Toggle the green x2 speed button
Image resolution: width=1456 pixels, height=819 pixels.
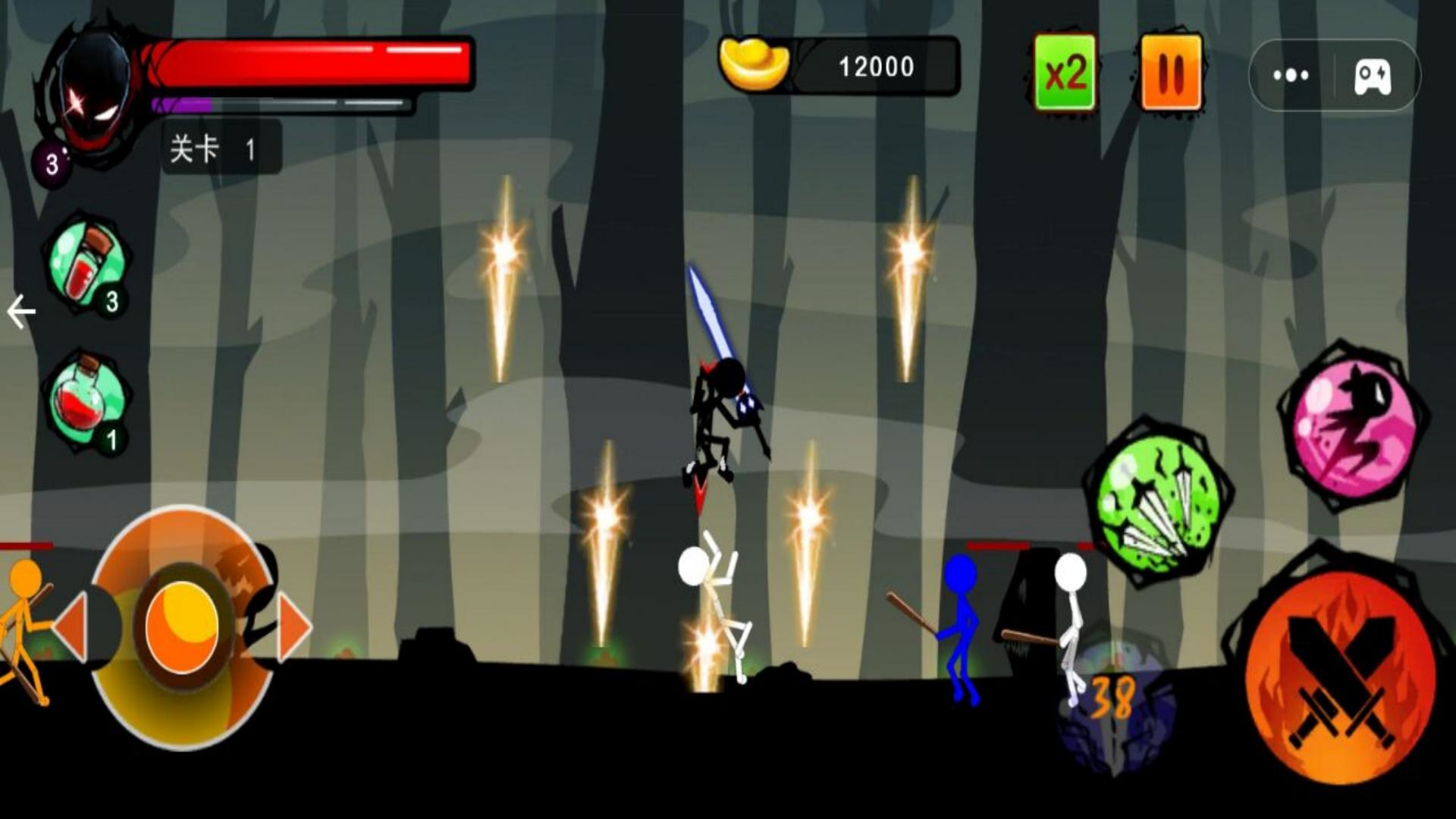click(1065, 73)
